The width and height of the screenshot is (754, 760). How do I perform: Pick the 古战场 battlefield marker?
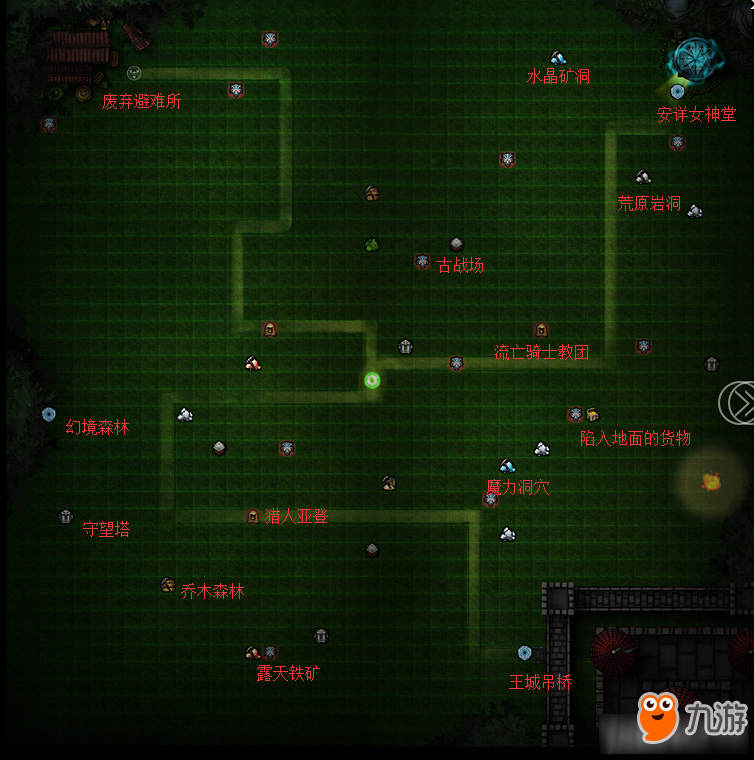pyautogui.click(x=456, y=244)
